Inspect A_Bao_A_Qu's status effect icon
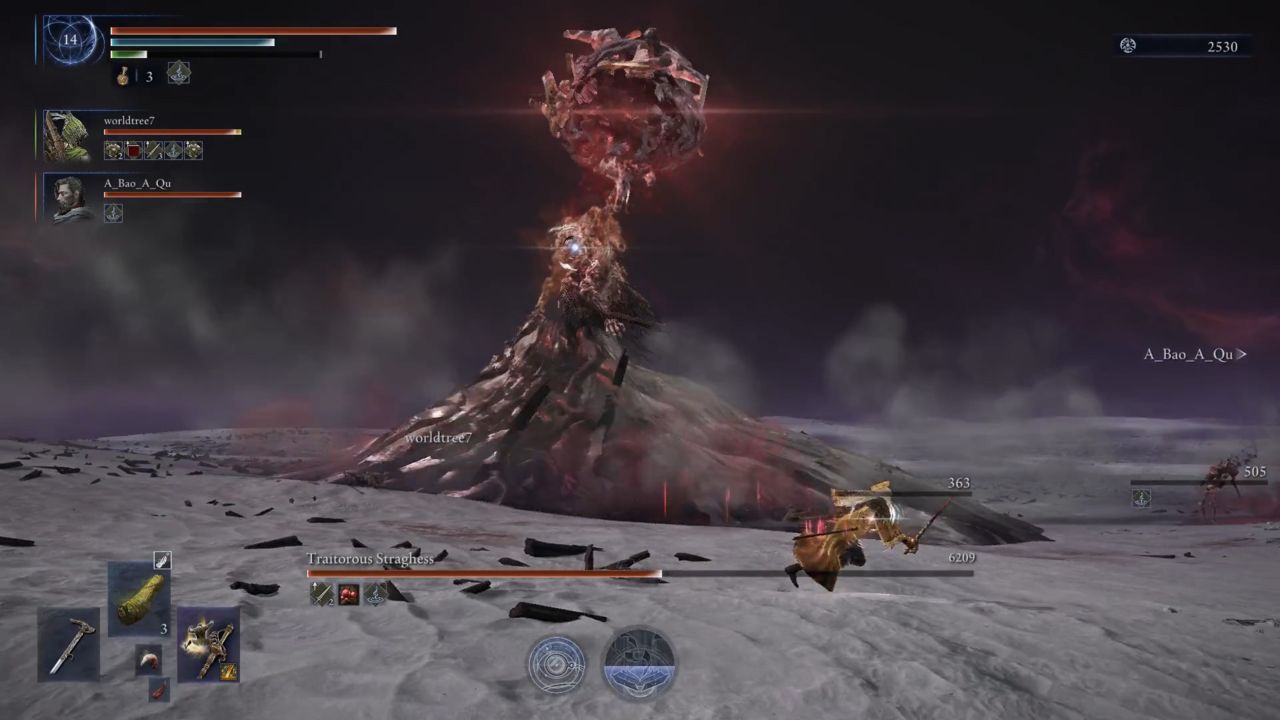 pos(113,212)
